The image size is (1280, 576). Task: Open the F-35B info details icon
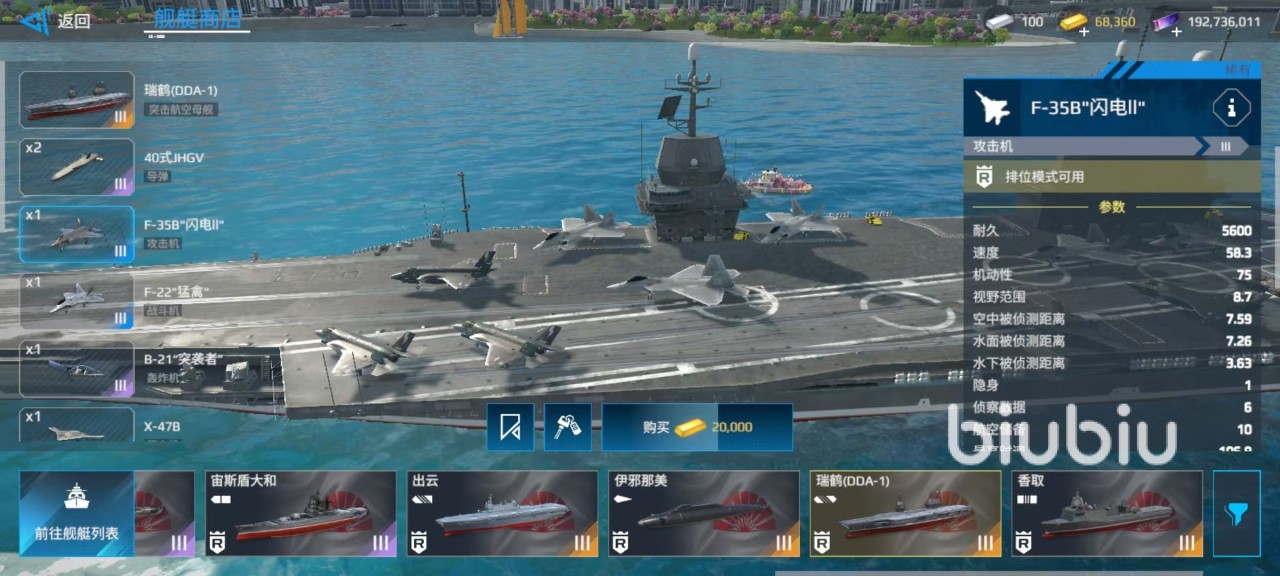tap(1231, 108)
